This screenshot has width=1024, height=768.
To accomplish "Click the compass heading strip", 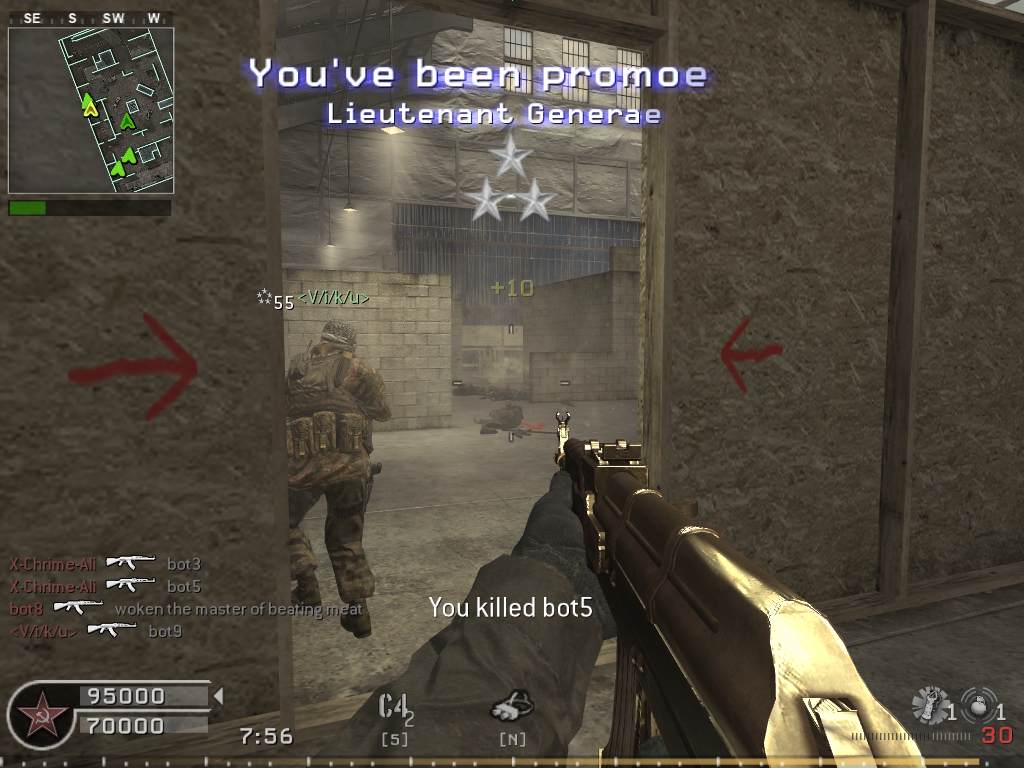I will coord(90,19).
